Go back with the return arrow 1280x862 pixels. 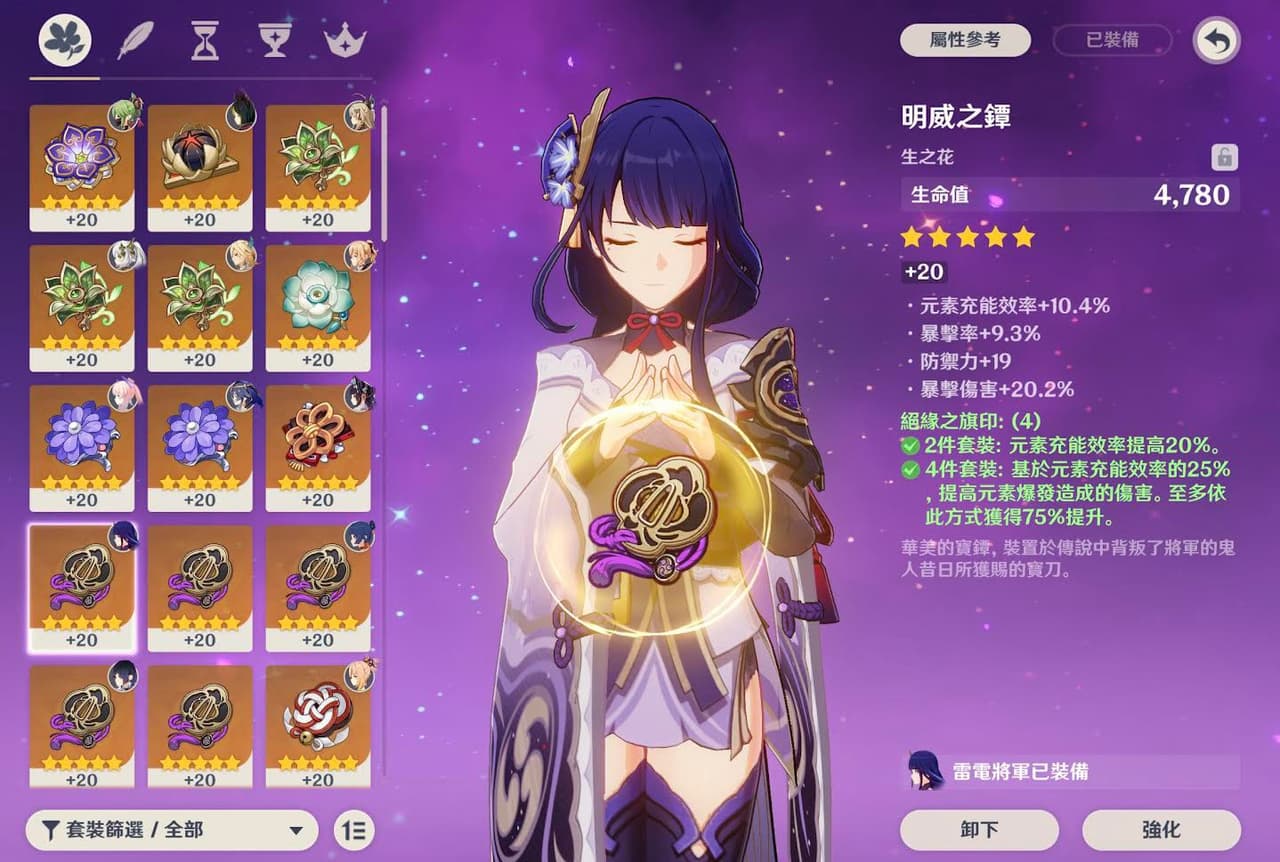[1217, 41]
